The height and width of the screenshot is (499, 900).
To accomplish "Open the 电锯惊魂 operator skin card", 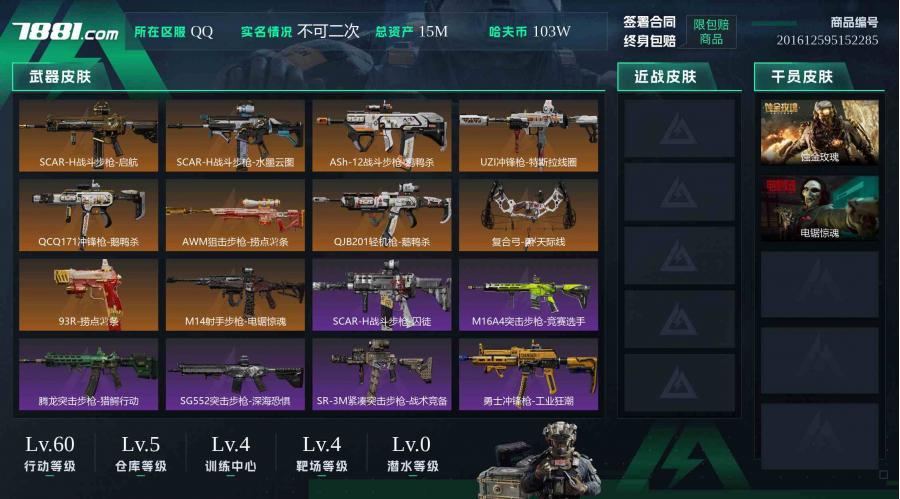I will pyautogui.click(x=820, y=208).
